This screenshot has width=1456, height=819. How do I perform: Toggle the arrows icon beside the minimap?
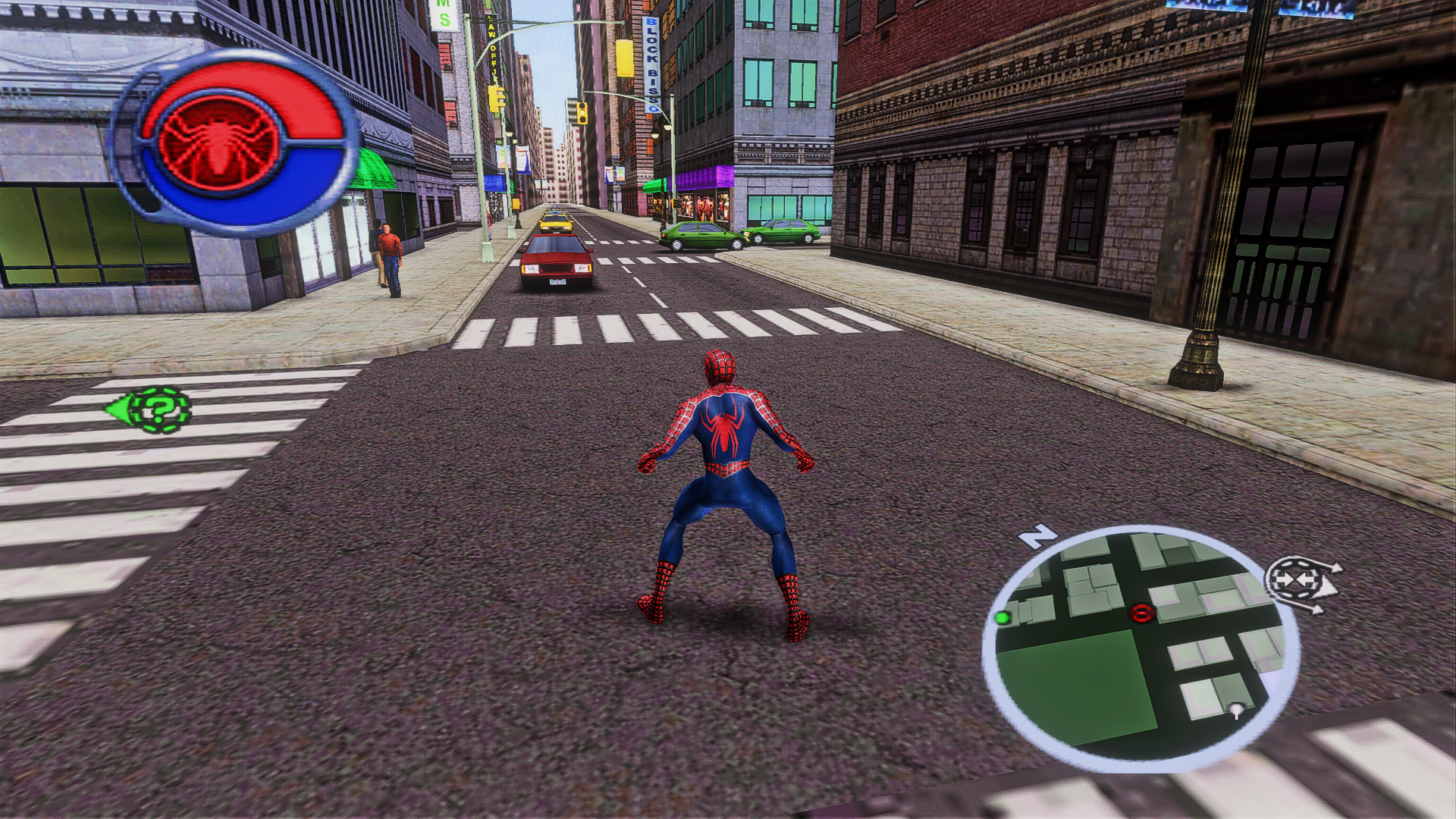(x=1299, y=581)
